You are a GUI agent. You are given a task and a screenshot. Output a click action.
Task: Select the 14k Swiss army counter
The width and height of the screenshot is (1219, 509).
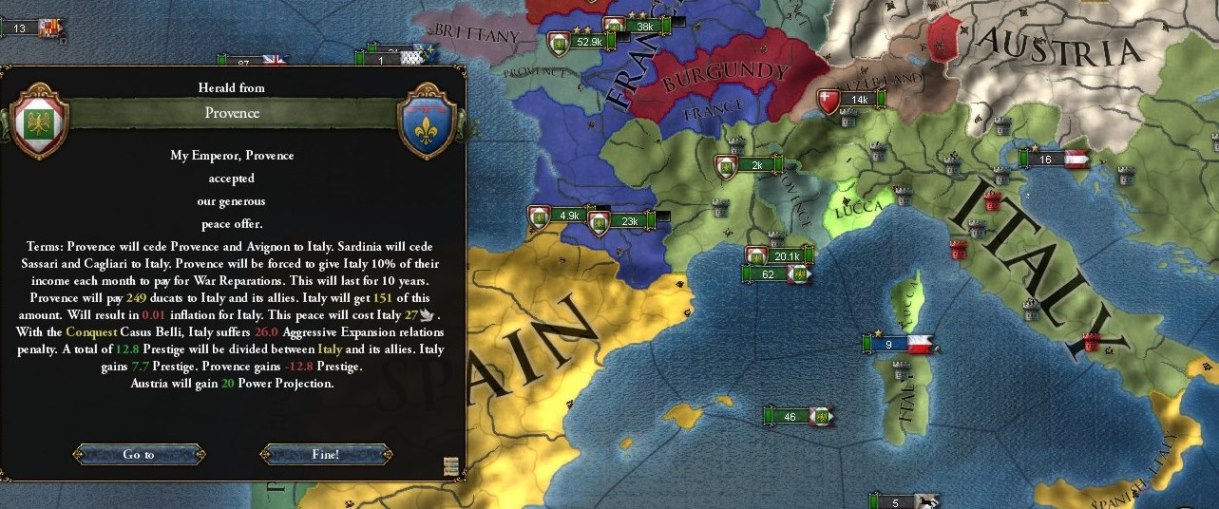pos(859,99)
